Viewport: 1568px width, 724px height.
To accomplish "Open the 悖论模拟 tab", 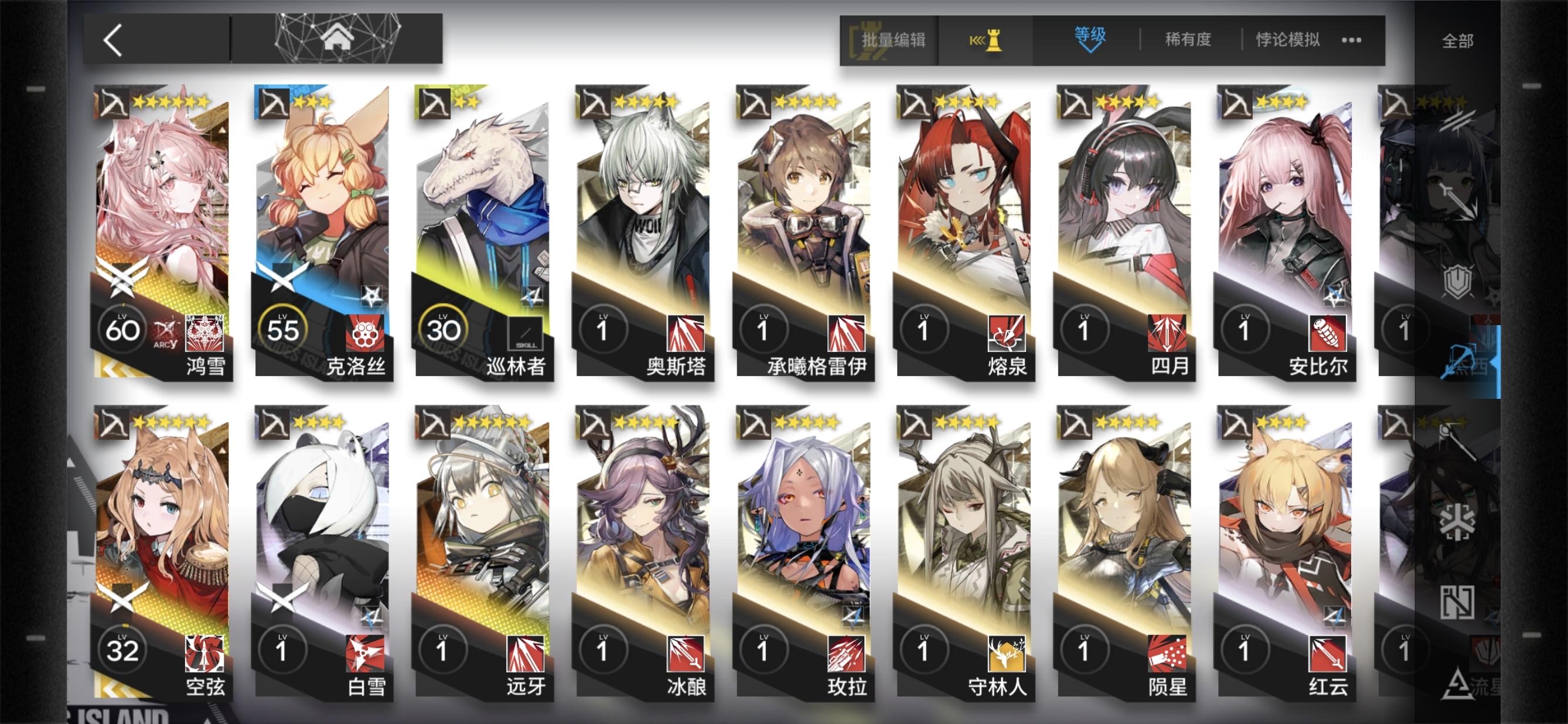I will point(1286,39).
